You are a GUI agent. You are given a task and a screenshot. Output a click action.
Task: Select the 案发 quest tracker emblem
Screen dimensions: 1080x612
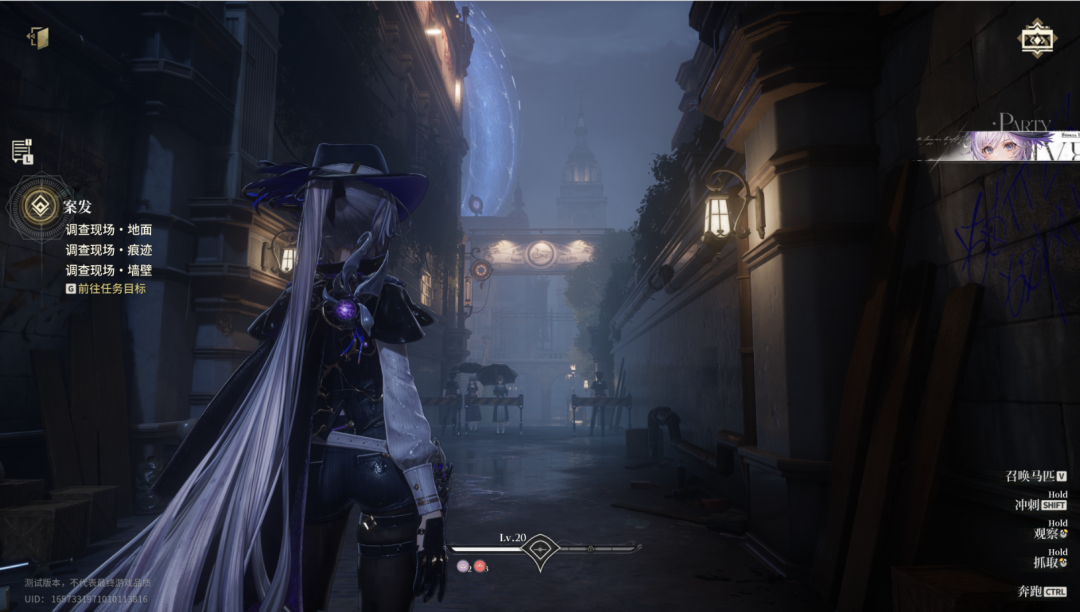(42, 208)
